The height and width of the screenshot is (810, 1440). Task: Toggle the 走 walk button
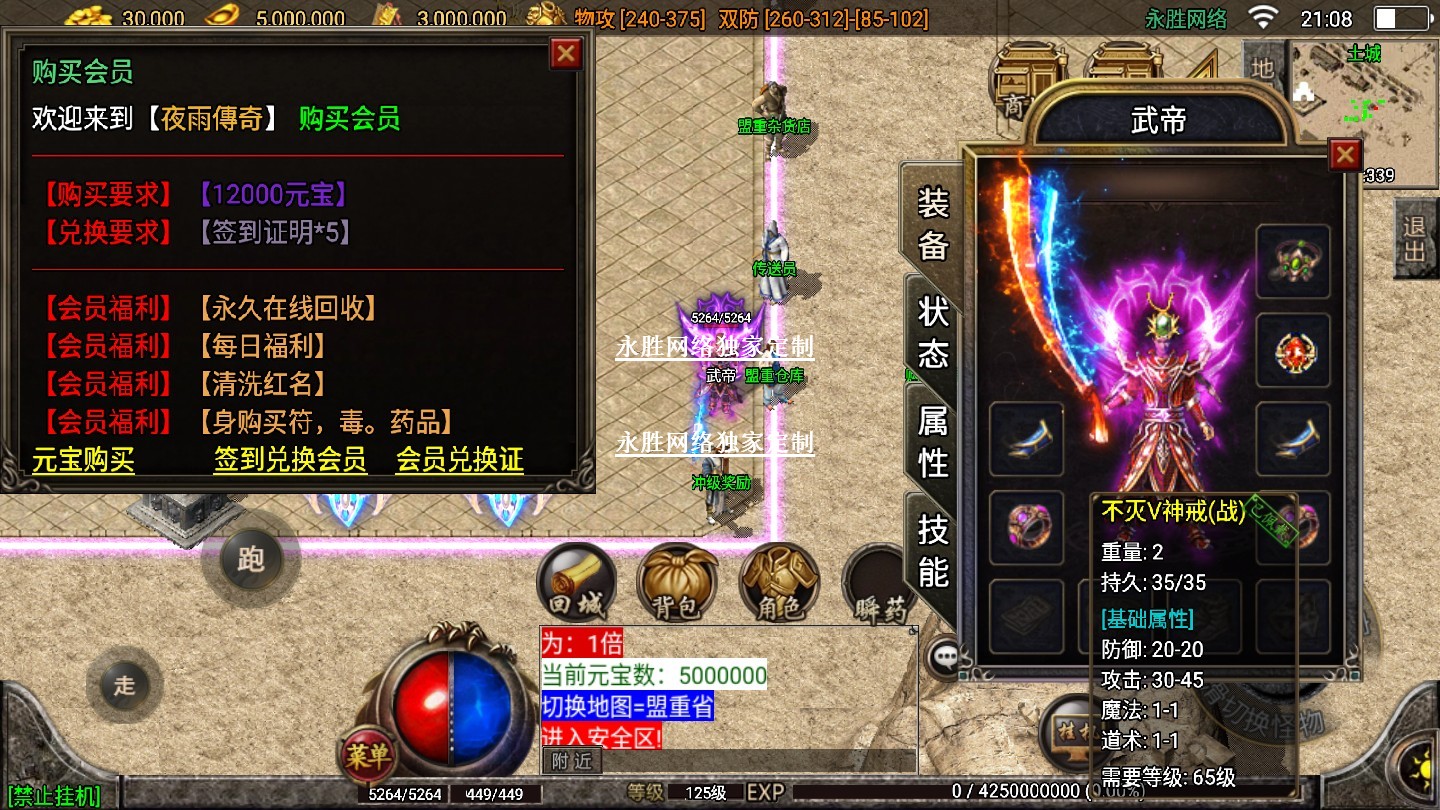pos(124,685)
